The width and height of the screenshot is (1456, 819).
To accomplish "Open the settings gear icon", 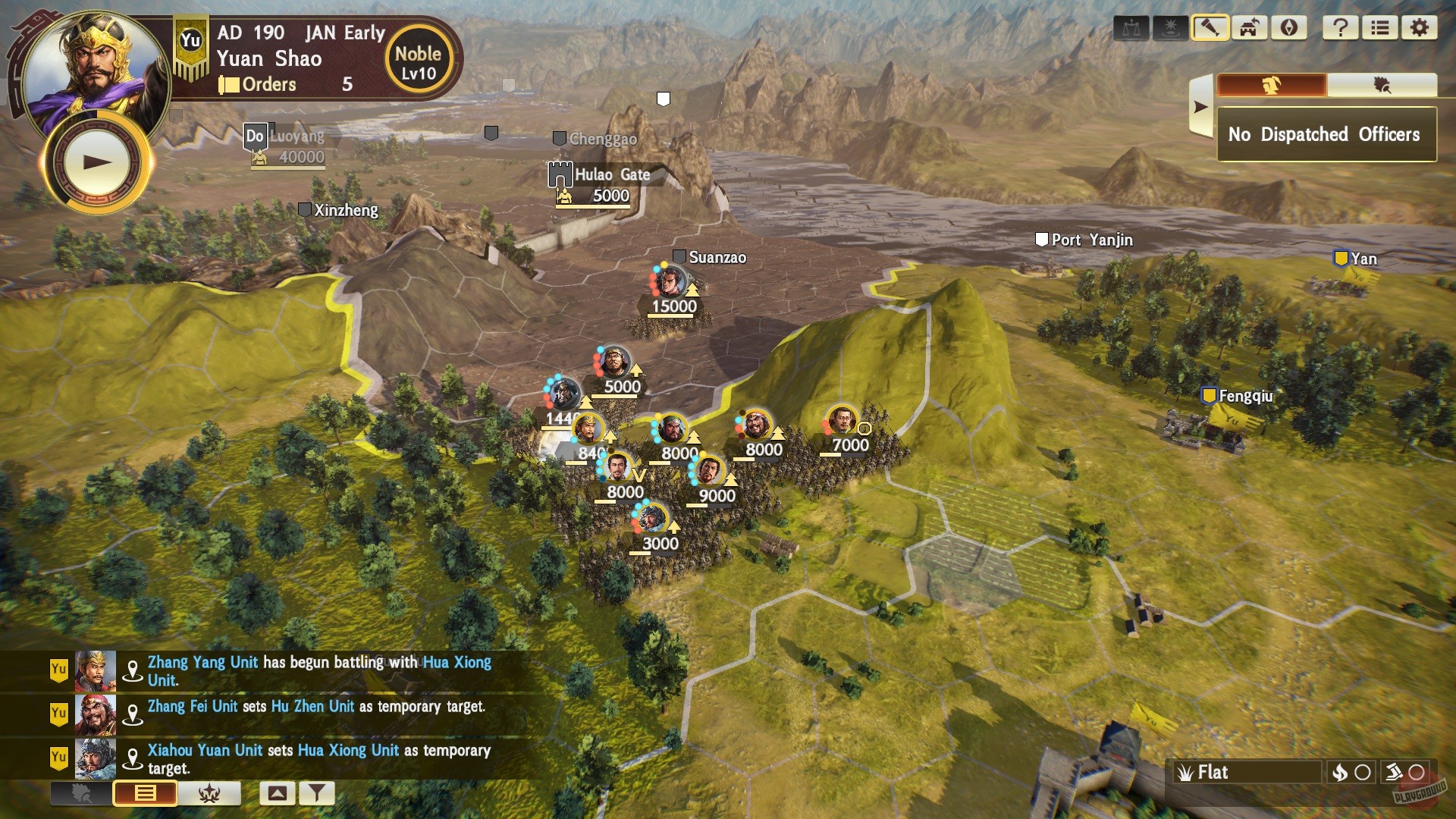I will tap(1420, 28).
